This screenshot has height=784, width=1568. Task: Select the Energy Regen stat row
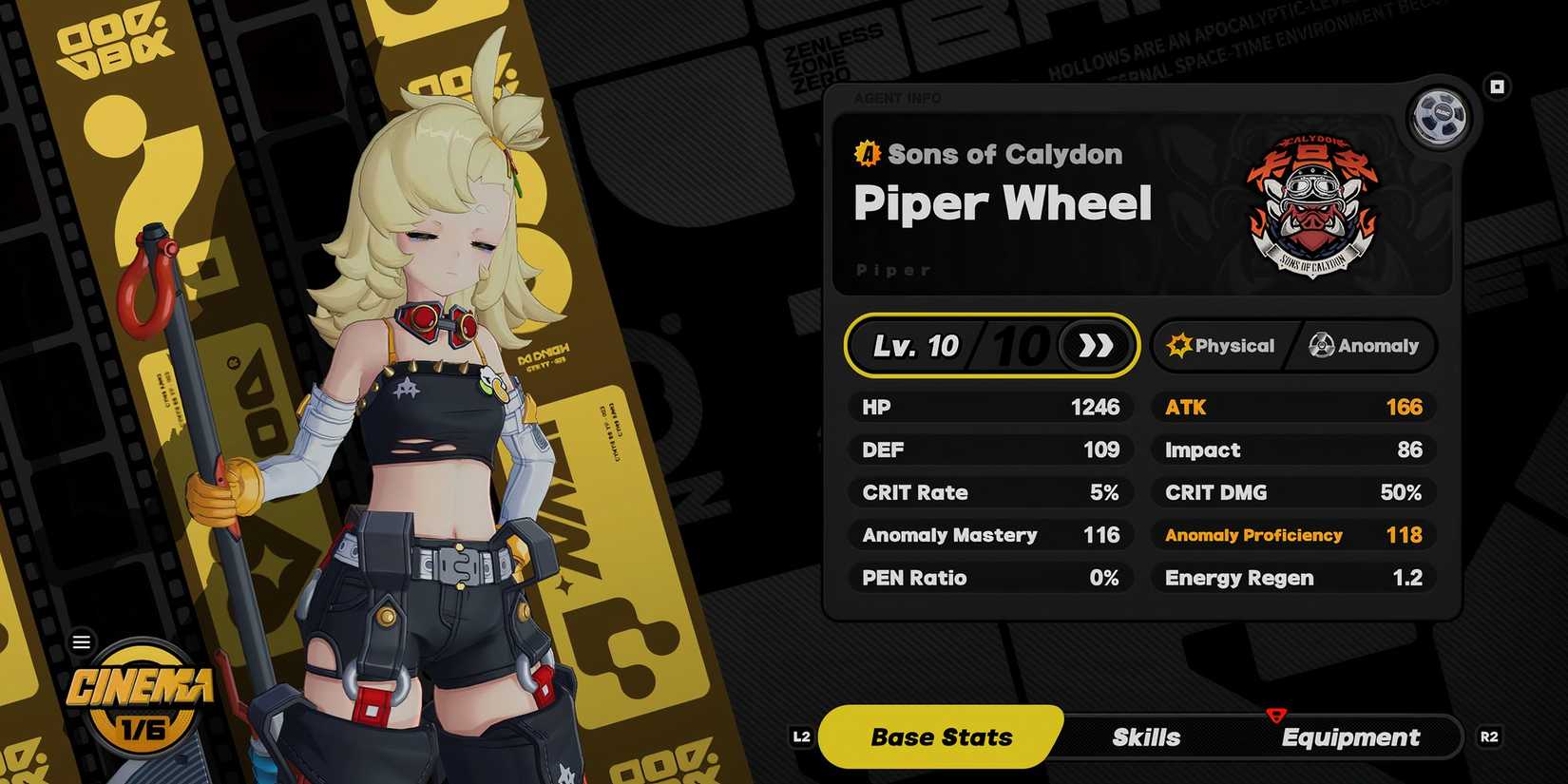1293,578
